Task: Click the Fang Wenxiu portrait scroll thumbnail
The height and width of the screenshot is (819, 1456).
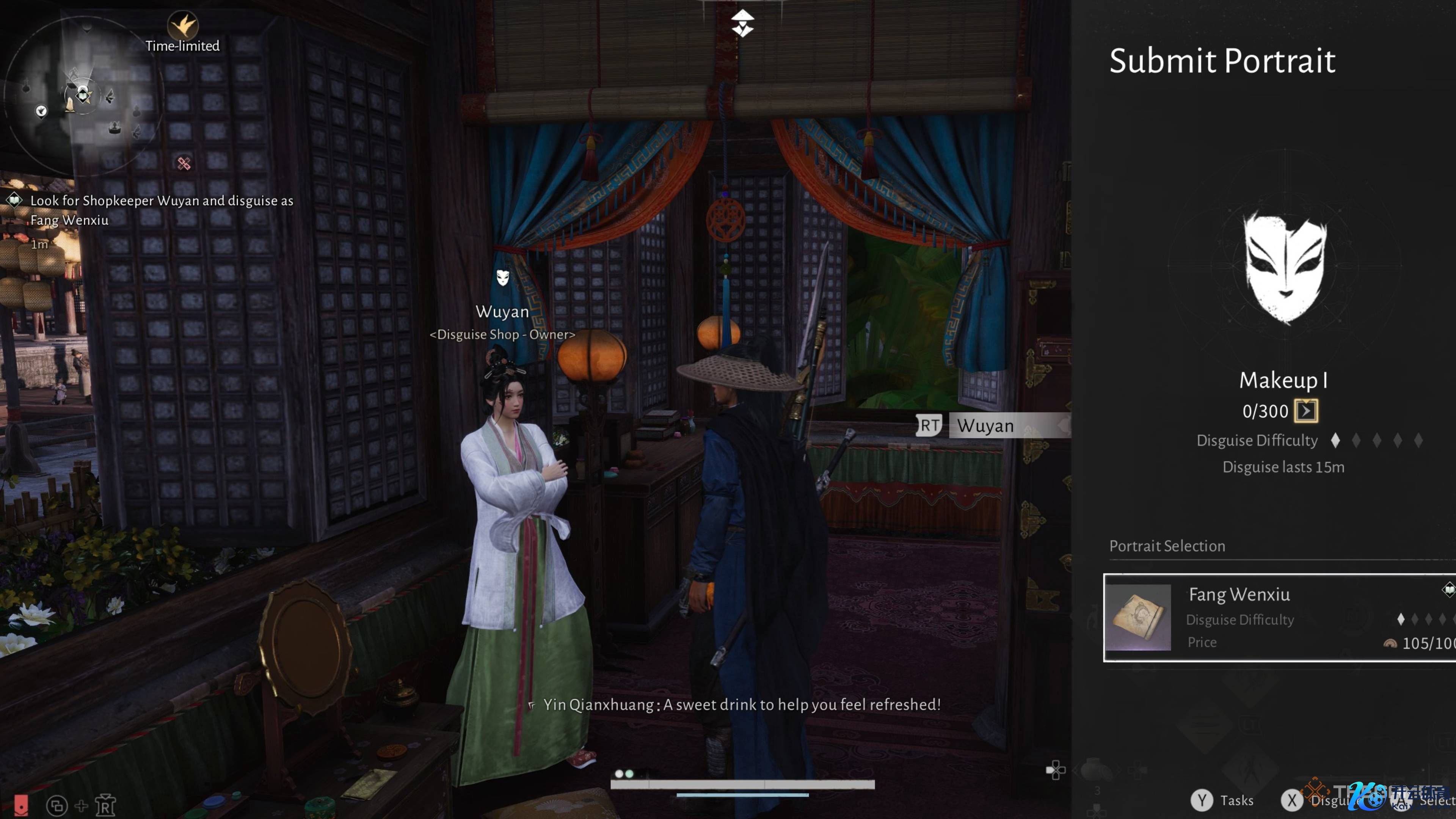Action: [1138, 617]
